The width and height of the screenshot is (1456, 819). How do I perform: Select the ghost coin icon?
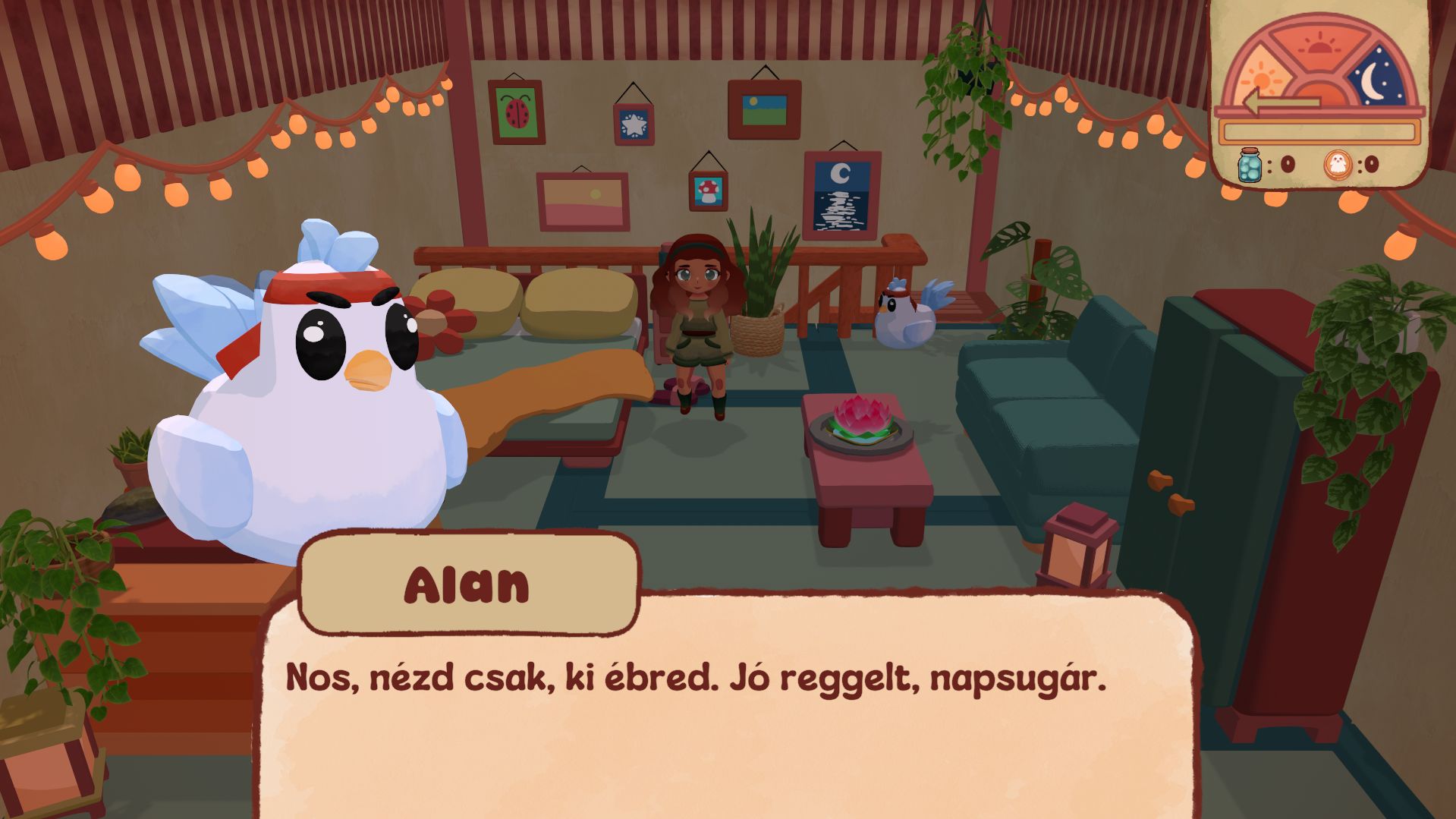click(x=1338, y=164)
